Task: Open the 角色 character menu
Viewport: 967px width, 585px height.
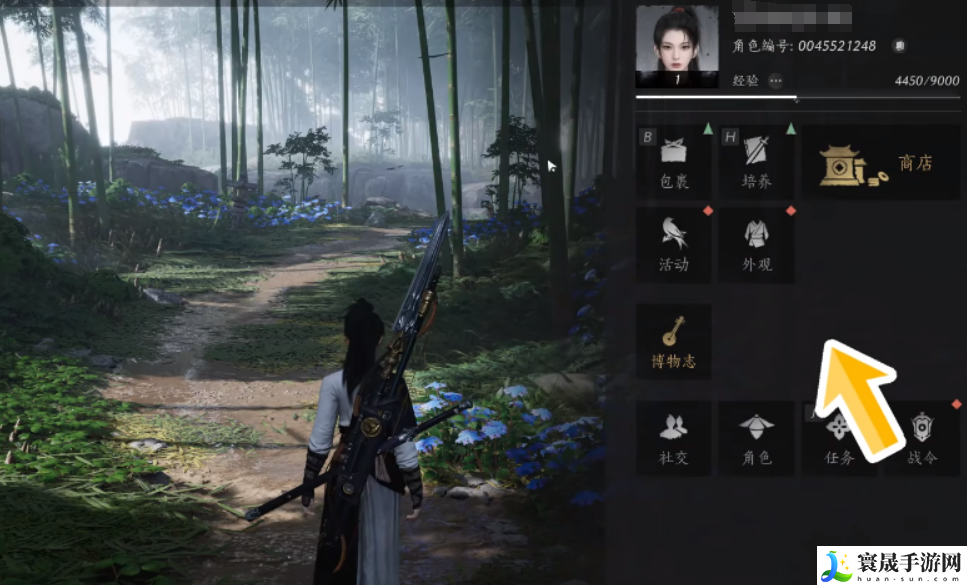Action: [756, 438]
